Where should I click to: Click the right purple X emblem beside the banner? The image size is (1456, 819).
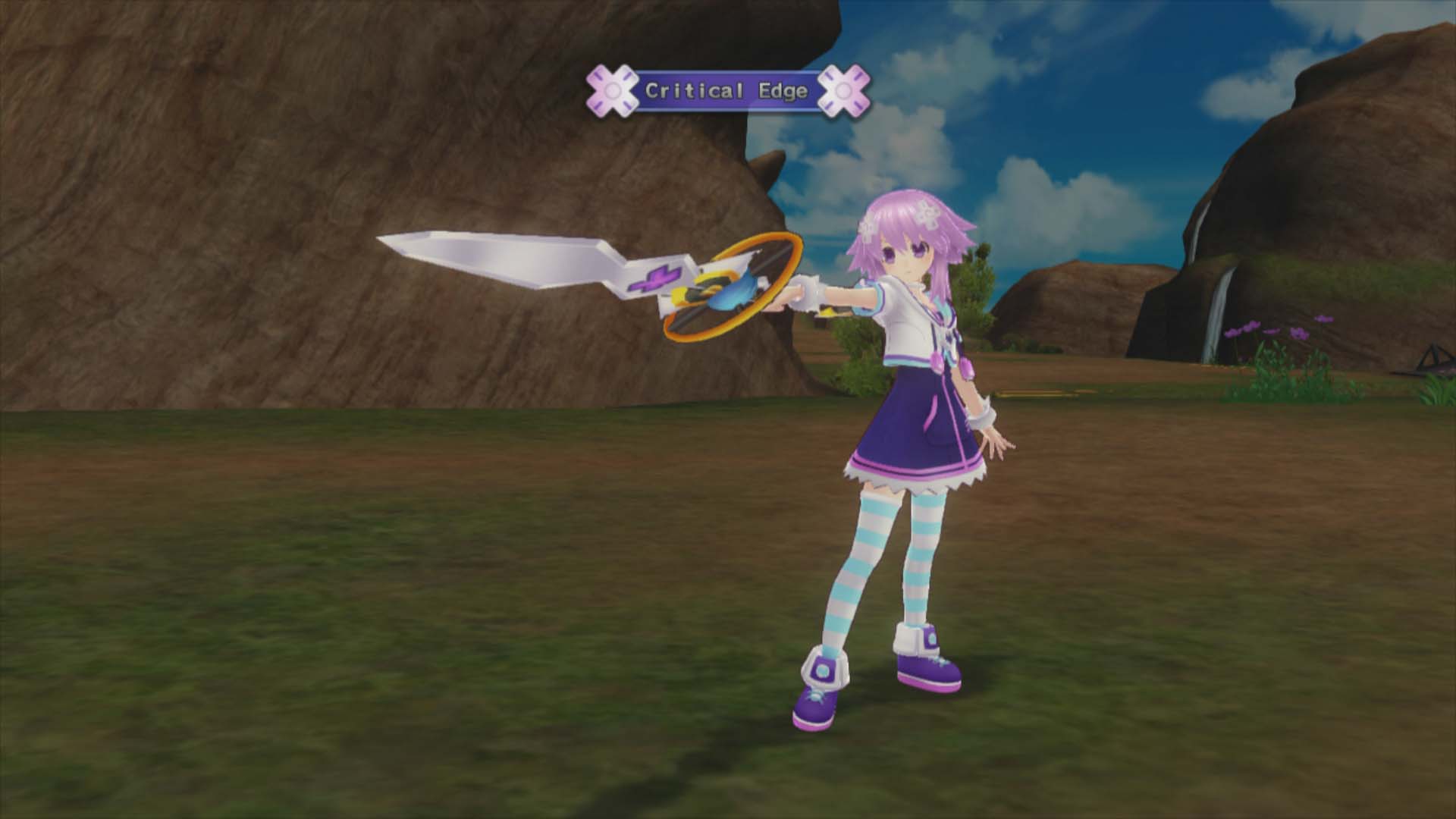click(x=844, y=91)
